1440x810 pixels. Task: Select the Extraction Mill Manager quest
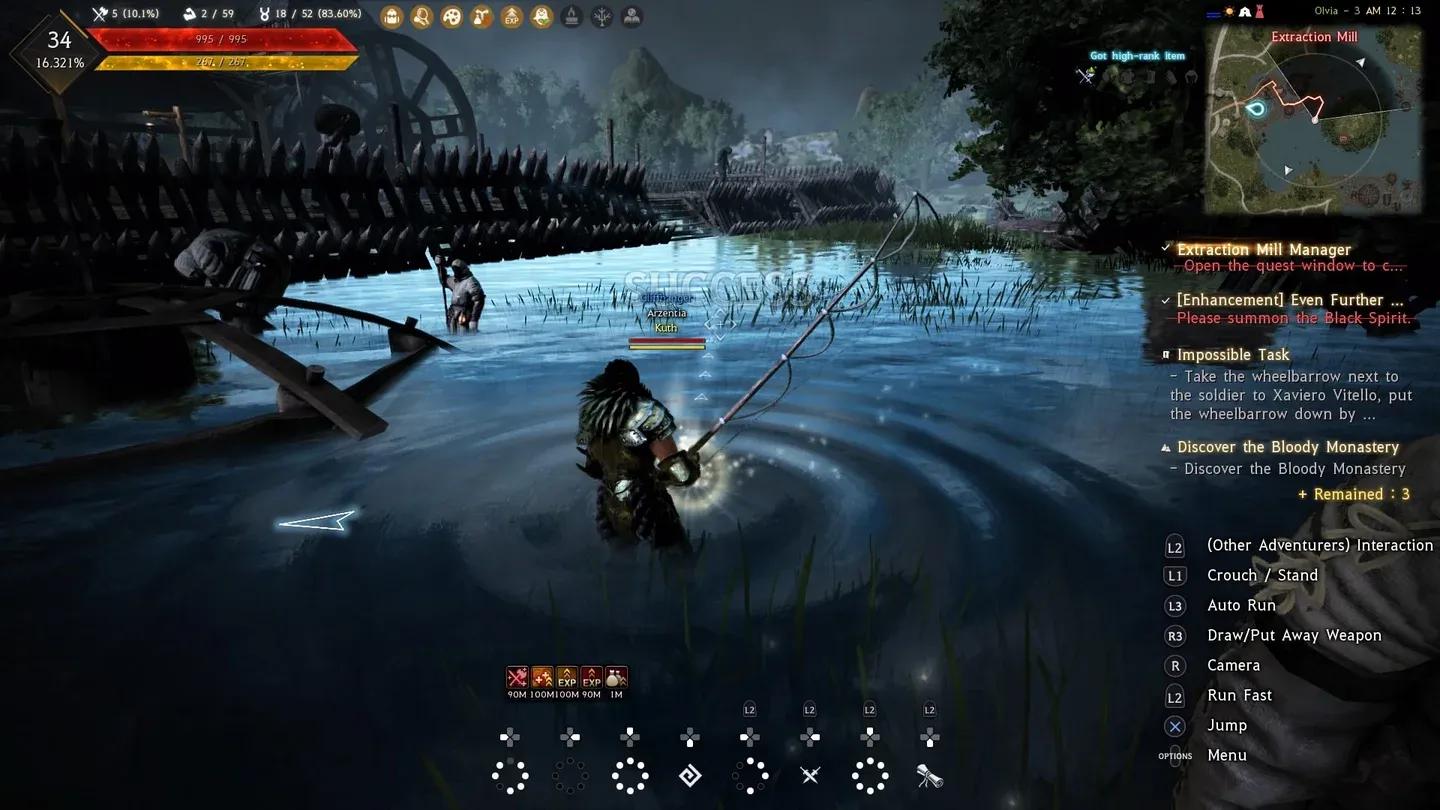[1263, 249]
